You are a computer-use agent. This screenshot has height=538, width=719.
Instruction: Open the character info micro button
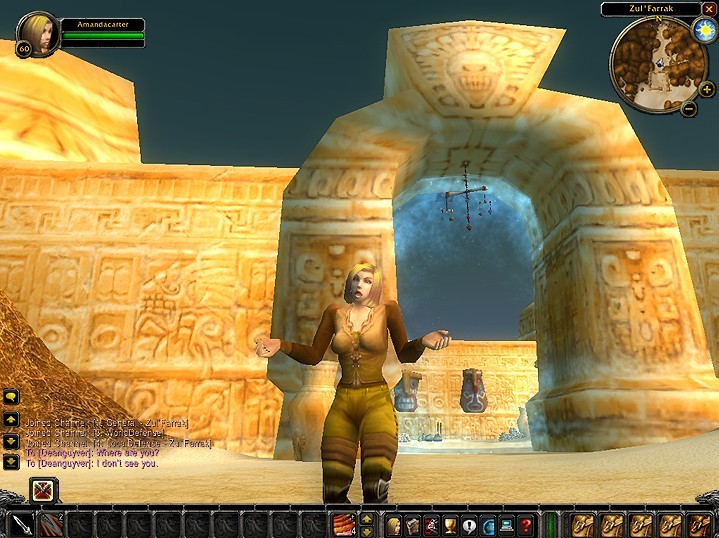tap(394, 524)
